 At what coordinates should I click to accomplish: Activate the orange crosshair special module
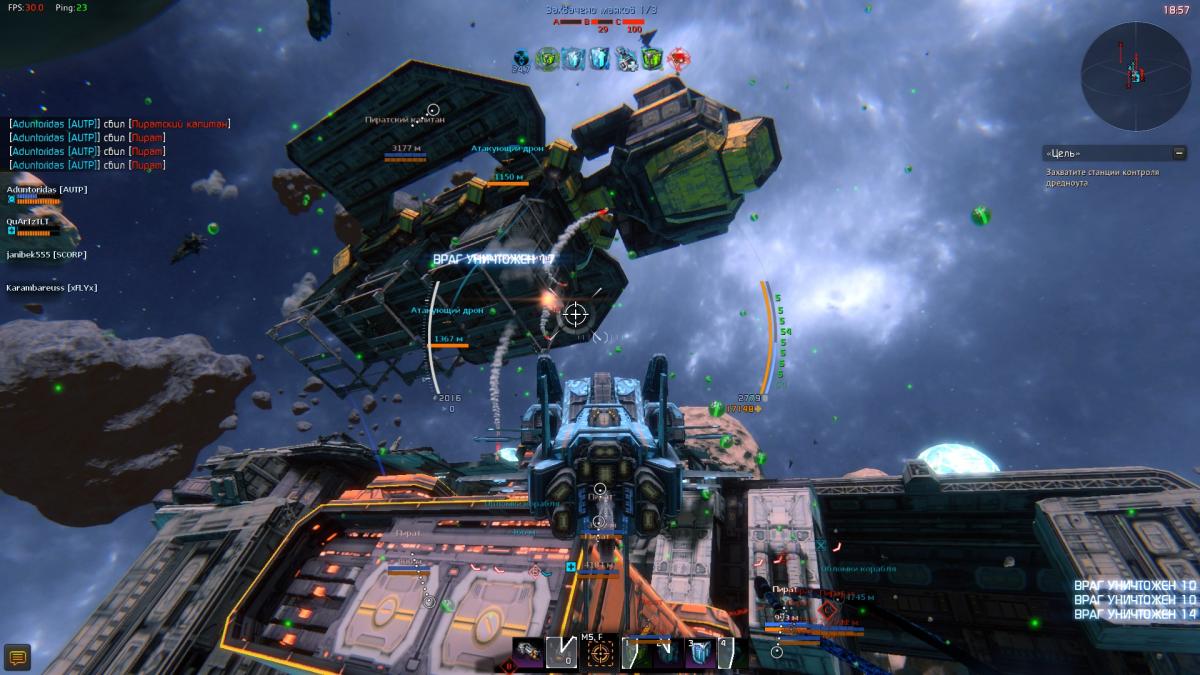click(600, 654)
